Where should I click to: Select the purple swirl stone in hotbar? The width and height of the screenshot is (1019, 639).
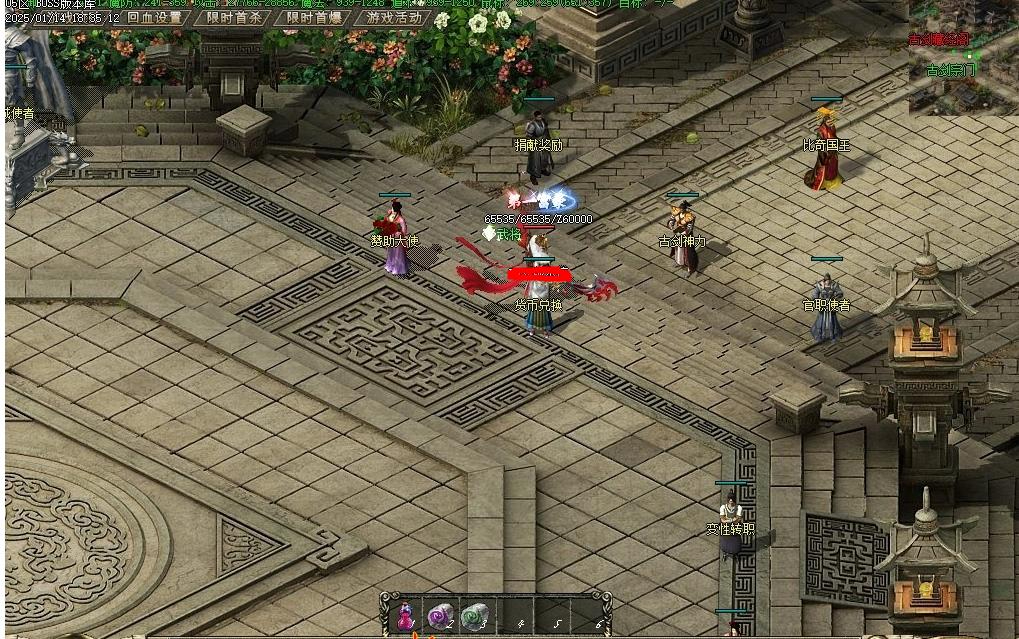(x=440, y=616)
